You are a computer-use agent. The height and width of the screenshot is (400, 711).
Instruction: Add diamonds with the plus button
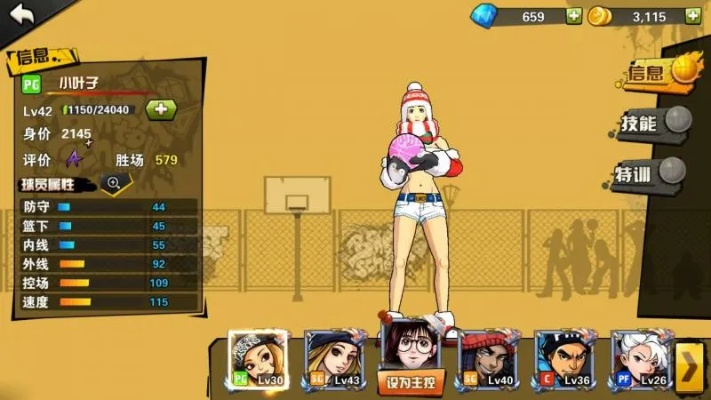click(573, 16)
